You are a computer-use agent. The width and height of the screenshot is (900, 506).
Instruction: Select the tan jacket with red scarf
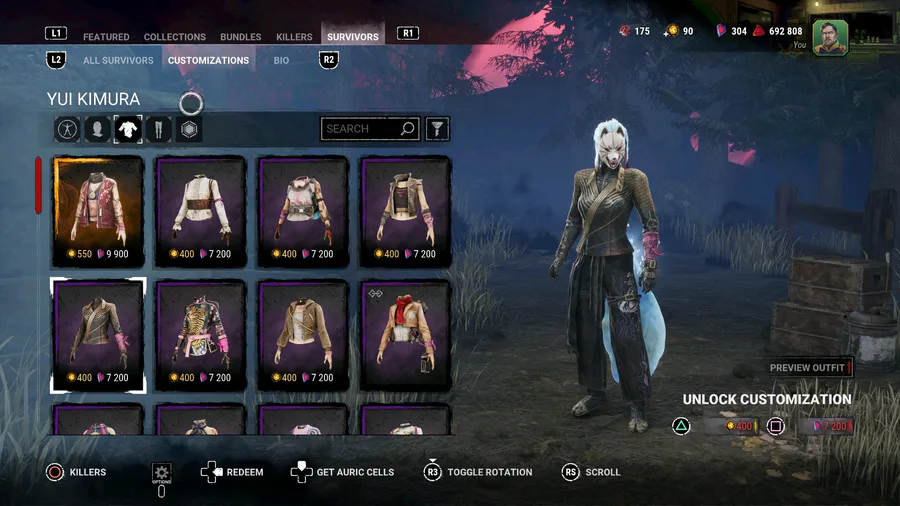click(405, 335)
